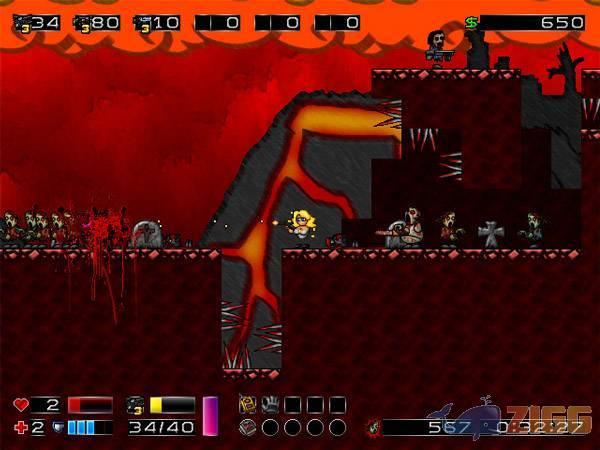
Task: Select the yellow item in the inventory row
Action: point(247,405)
